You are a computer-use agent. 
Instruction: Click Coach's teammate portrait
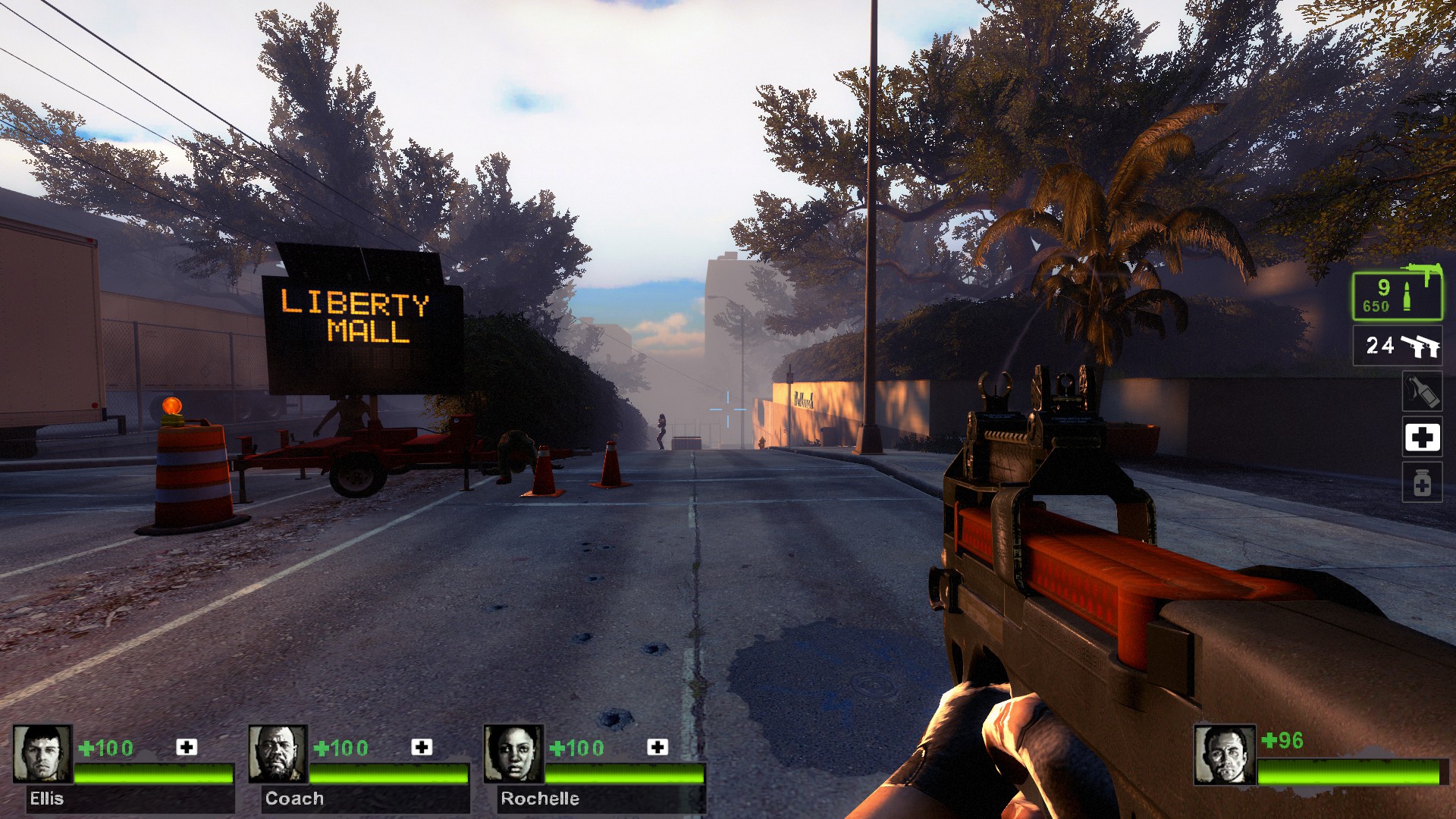pyautogui.click(x=278, y=754)
